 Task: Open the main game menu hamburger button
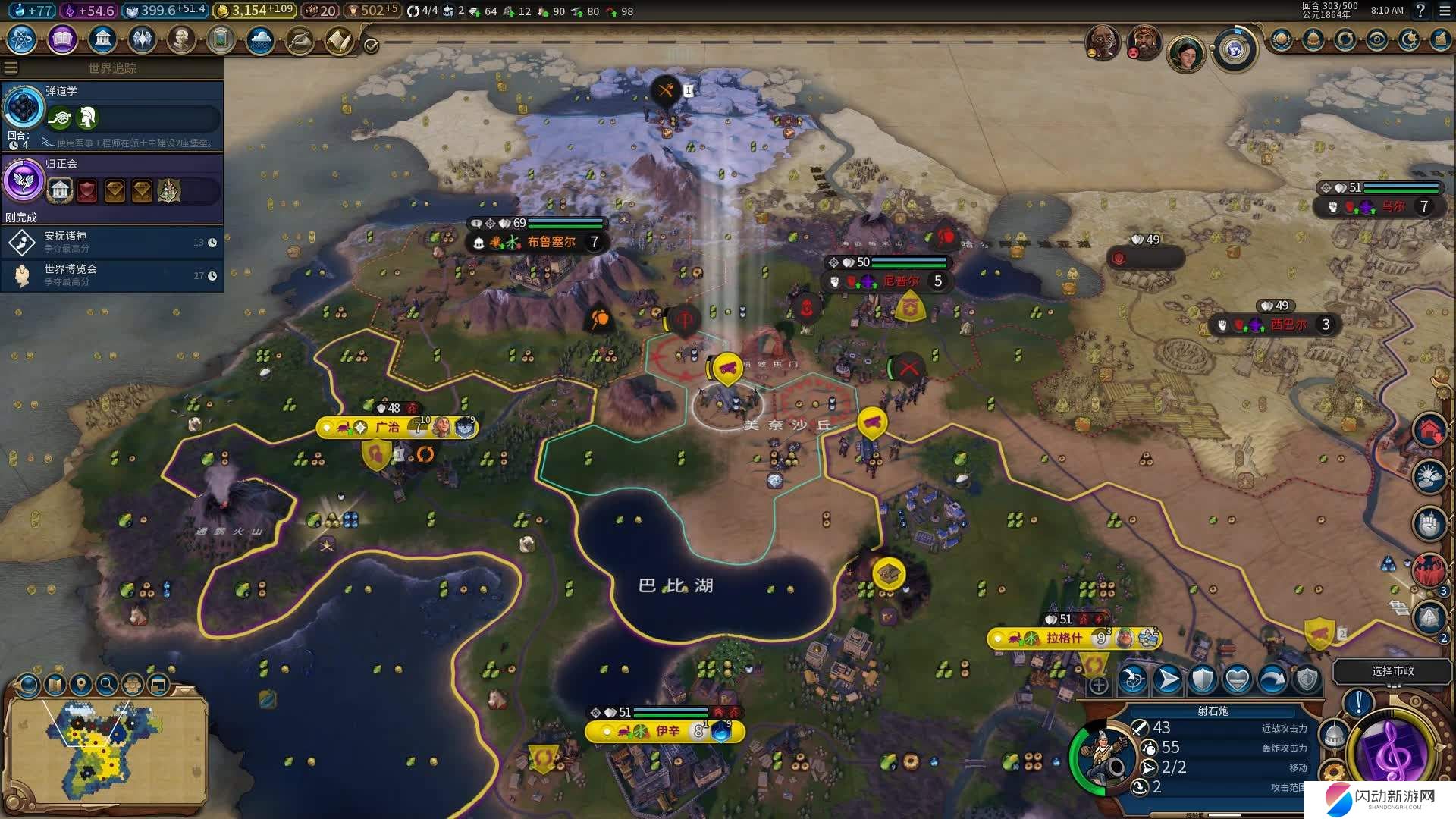[x=1444, y=11]
